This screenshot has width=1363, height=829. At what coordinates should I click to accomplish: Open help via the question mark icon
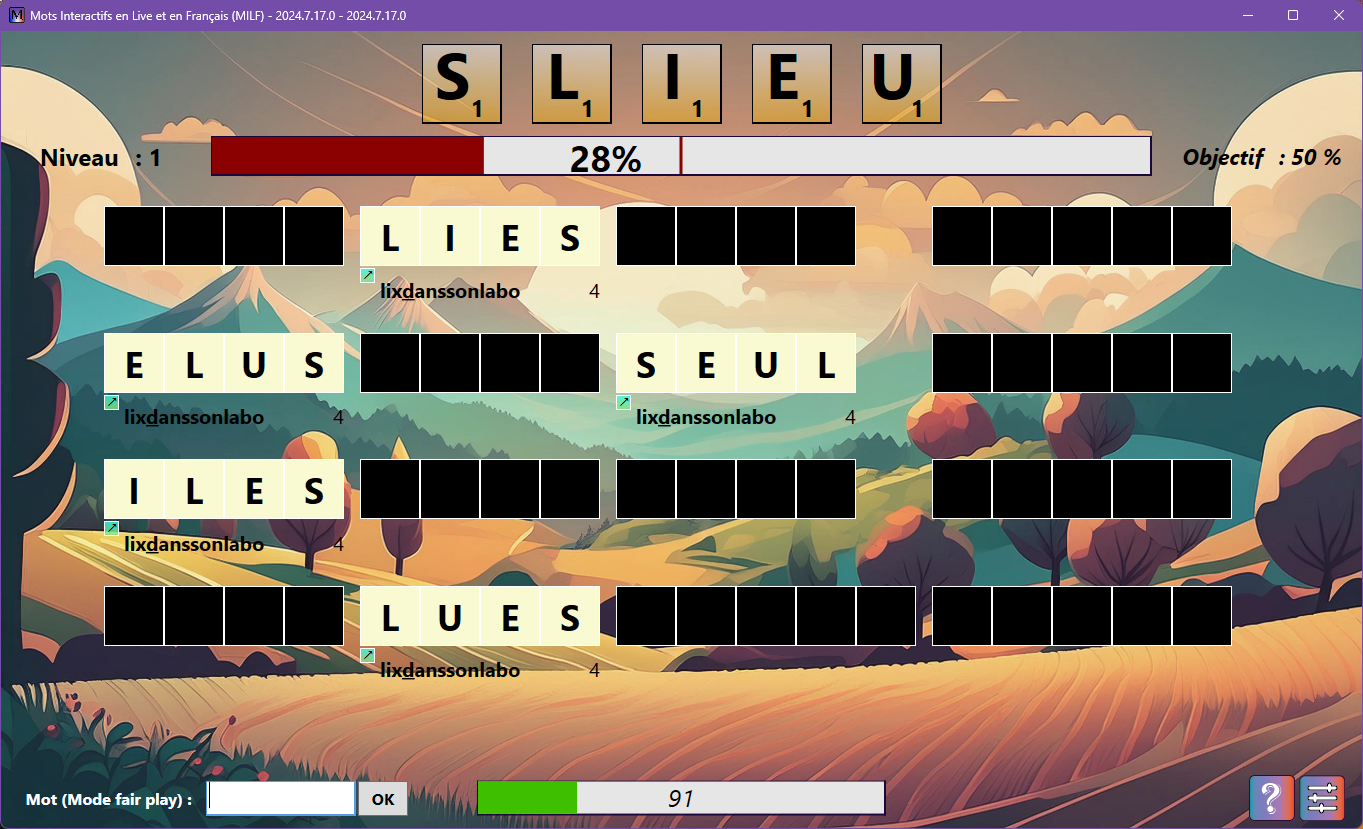pyautogui.click(x=1271, y=797)
